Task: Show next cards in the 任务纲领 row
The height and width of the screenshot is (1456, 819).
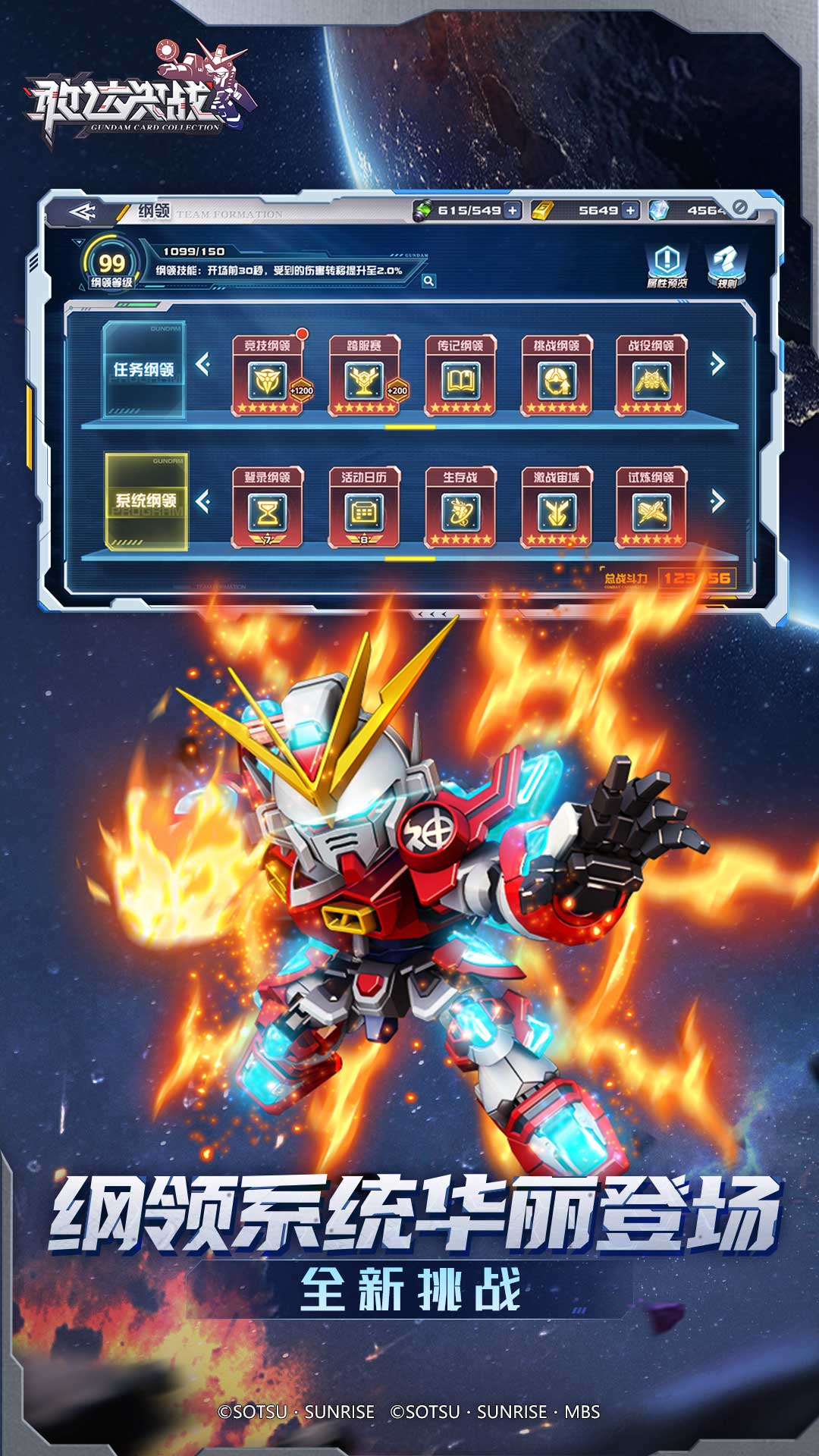Action: 717,364
